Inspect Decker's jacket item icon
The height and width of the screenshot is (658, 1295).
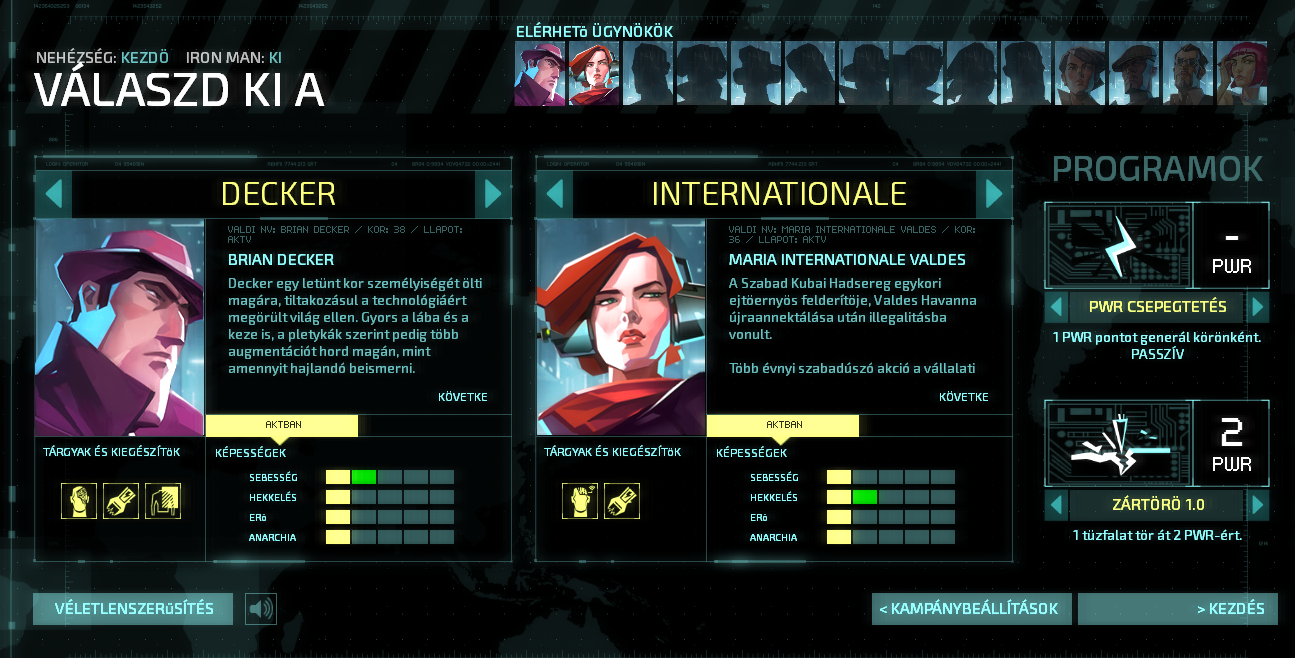click(163, 500)
